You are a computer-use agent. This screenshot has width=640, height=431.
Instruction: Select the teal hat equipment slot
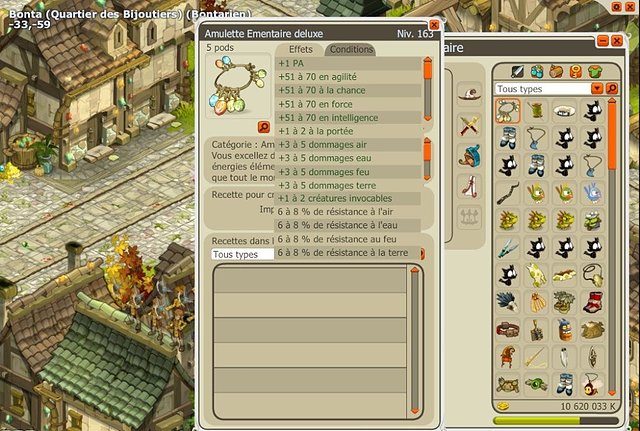click(x=469, y=156)
